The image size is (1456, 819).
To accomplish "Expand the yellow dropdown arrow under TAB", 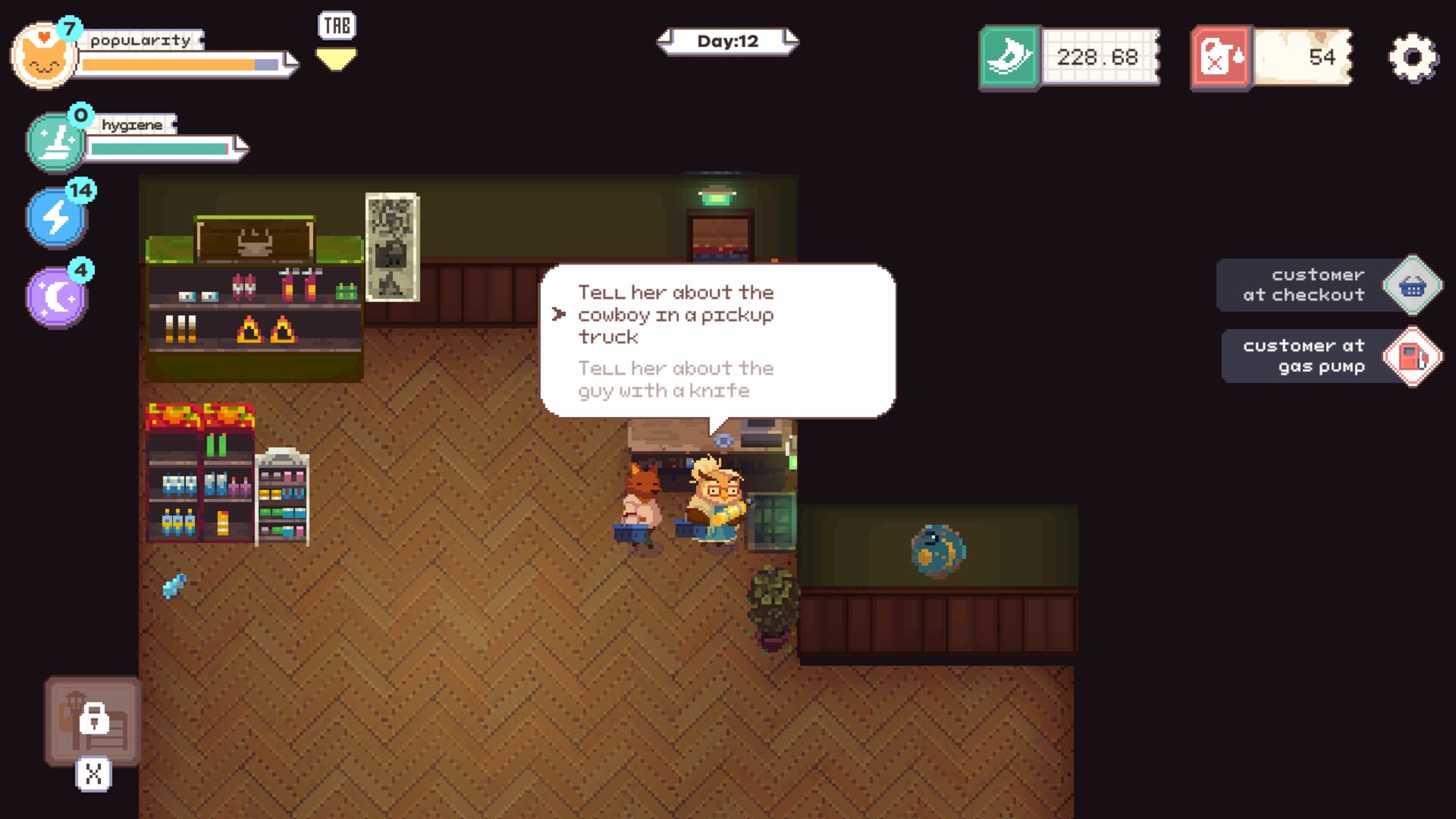I will [336, 59].
